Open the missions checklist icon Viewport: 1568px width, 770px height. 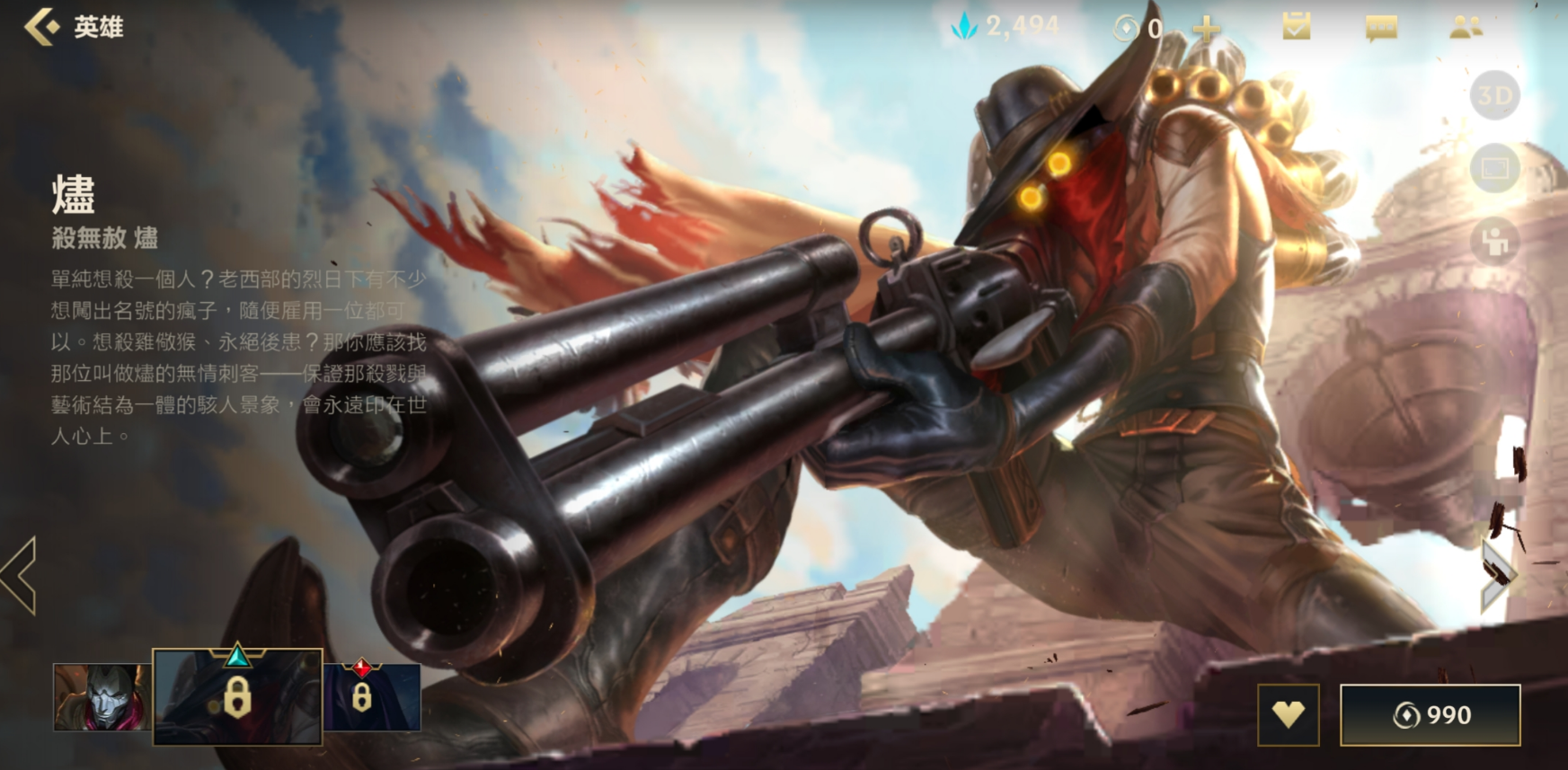(1295, 27)
